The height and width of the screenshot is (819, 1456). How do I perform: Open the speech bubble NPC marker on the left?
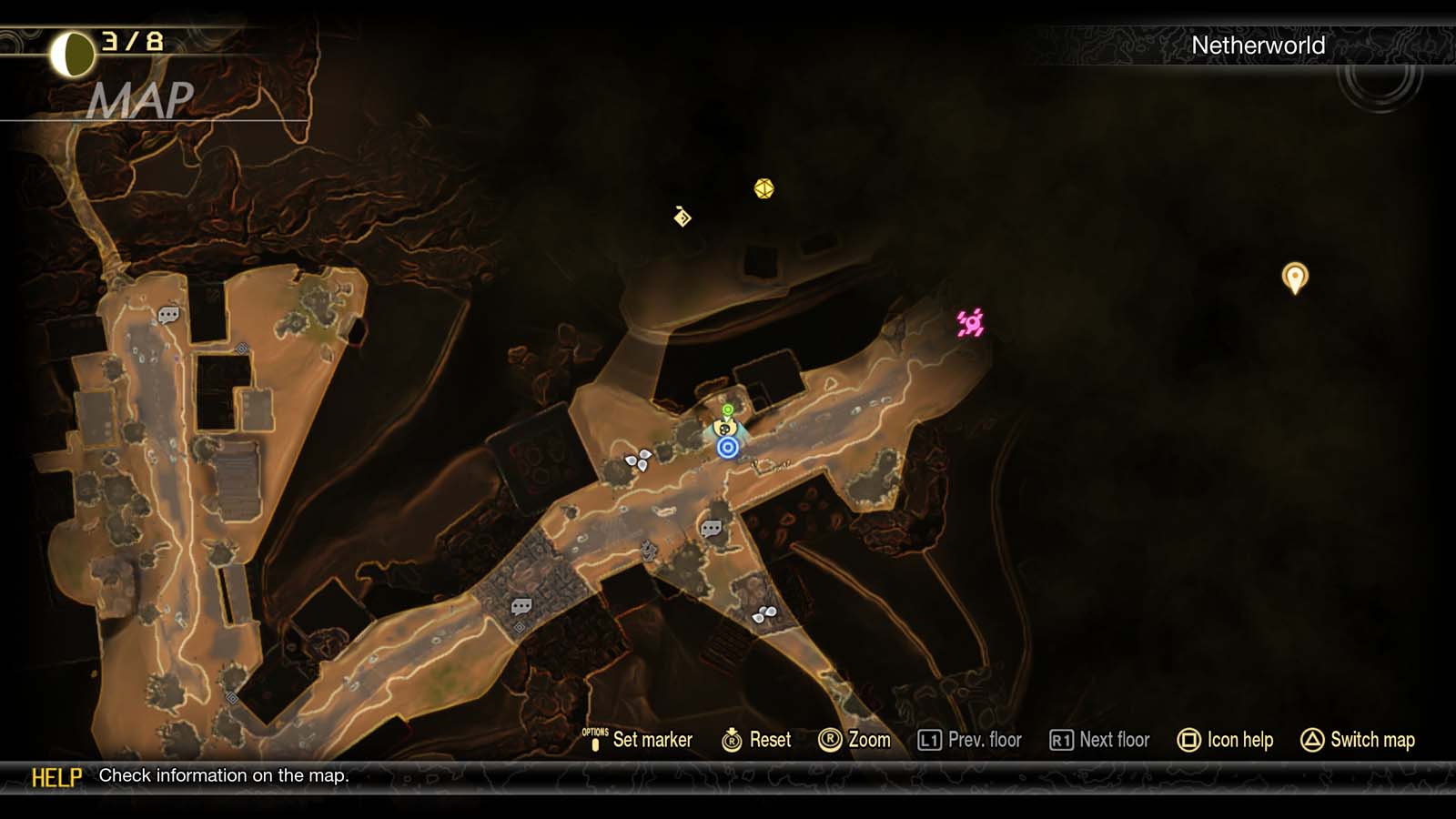tap(167, 316)
